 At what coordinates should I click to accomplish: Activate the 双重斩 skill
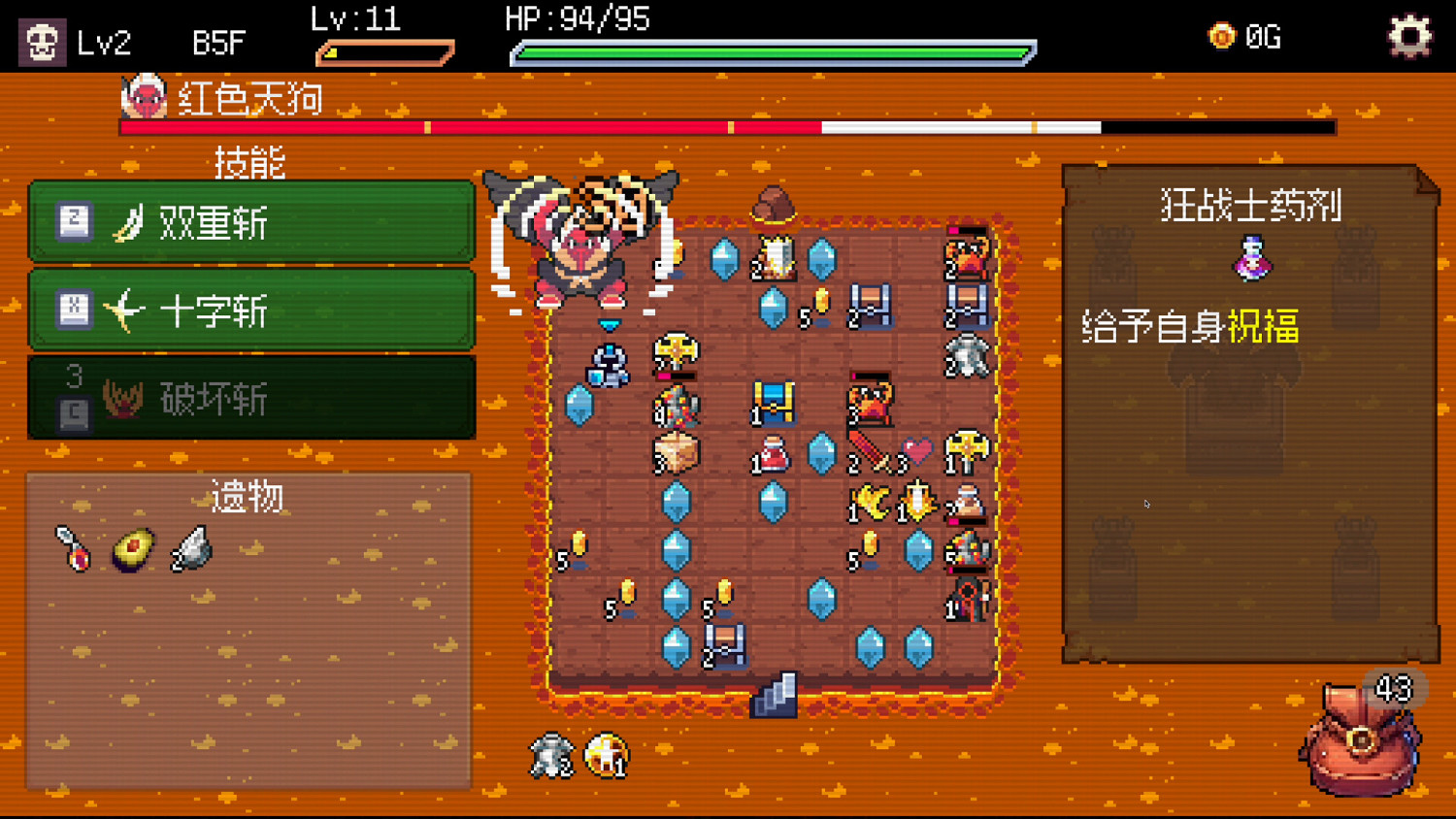click(x=252, y=222)
